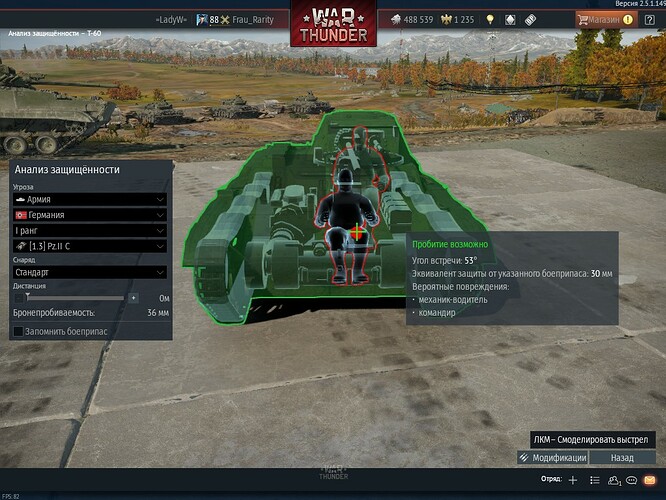Open the I ранг rank dropdown
Screen dimensions: 666x500
[88, 229]
